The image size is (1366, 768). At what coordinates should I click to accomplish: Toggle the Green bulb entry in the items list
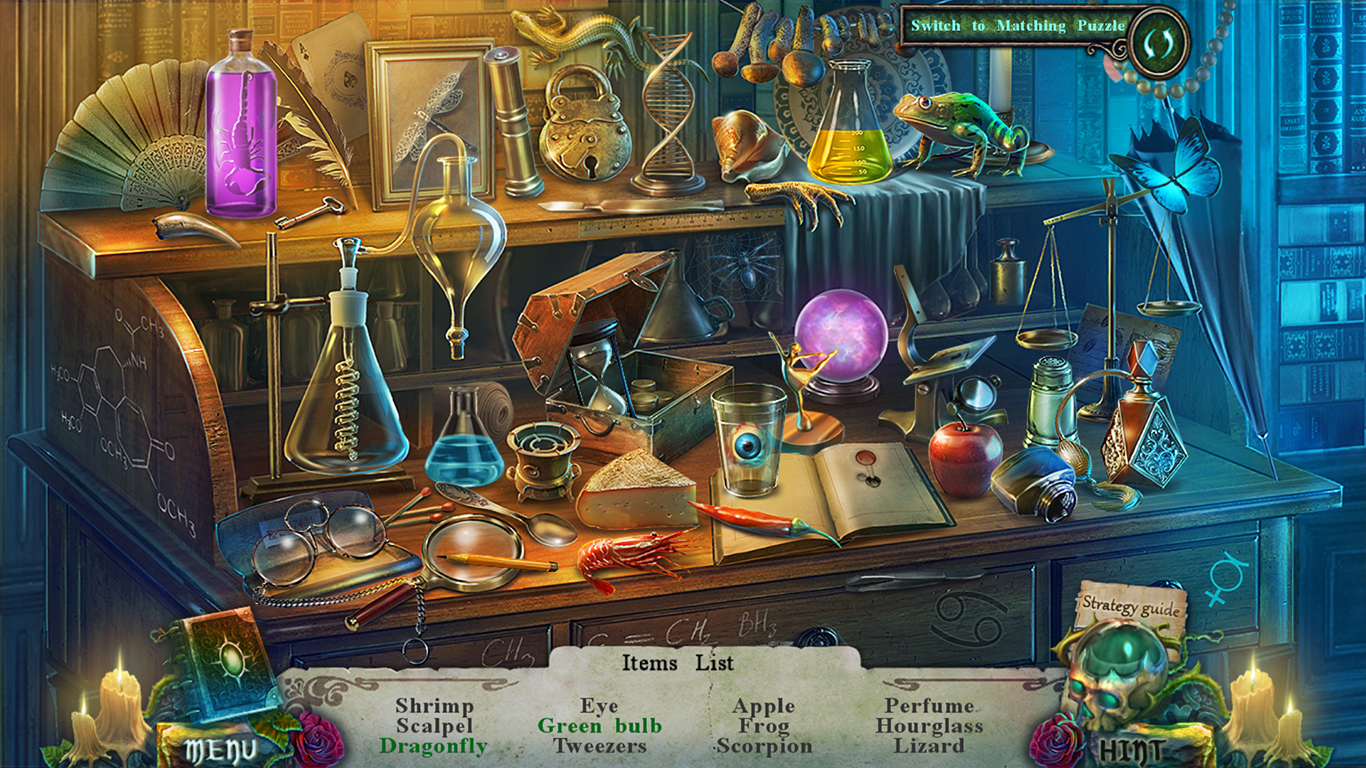600,726
